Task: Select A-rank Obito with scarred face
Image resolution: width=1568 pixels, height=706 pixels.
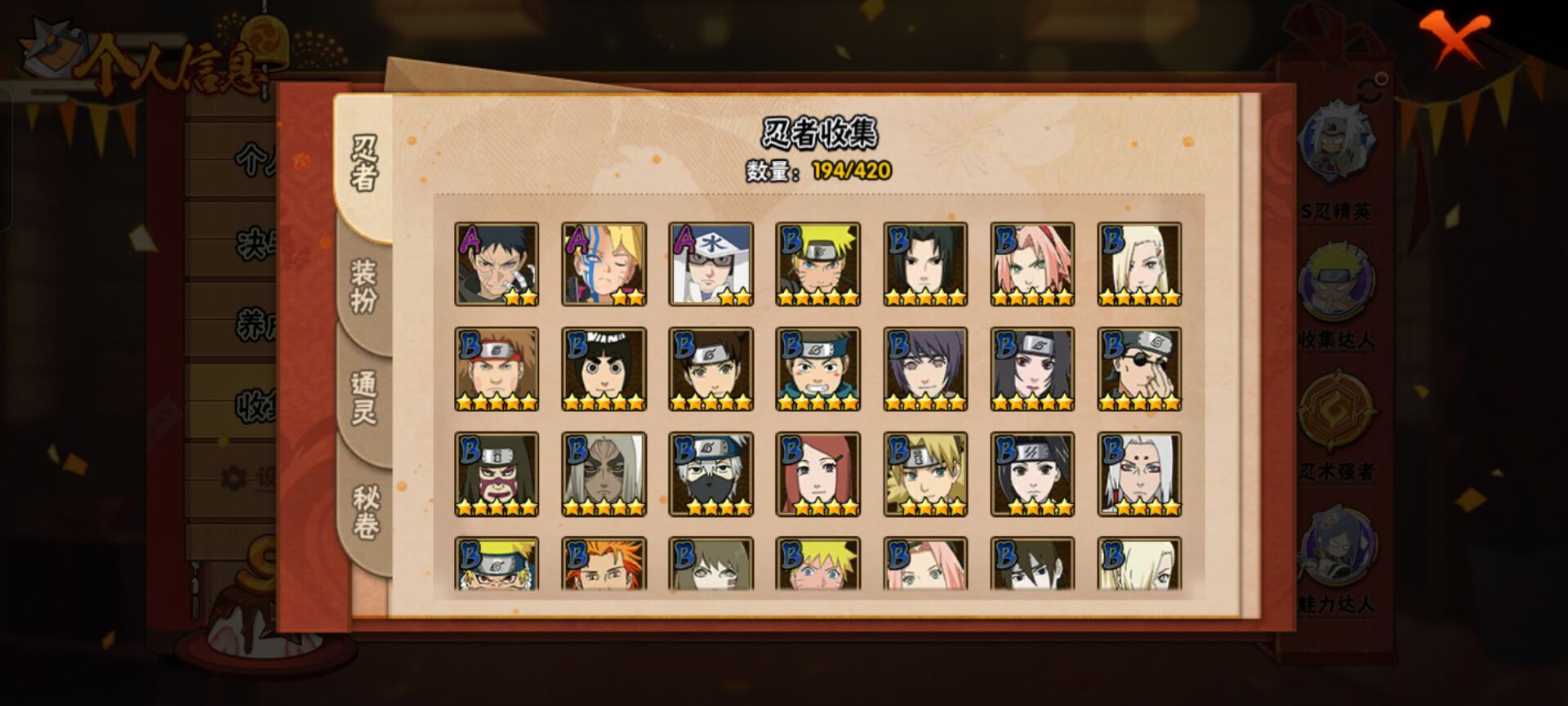Action: pyautogui.click(x=497, y=264)
